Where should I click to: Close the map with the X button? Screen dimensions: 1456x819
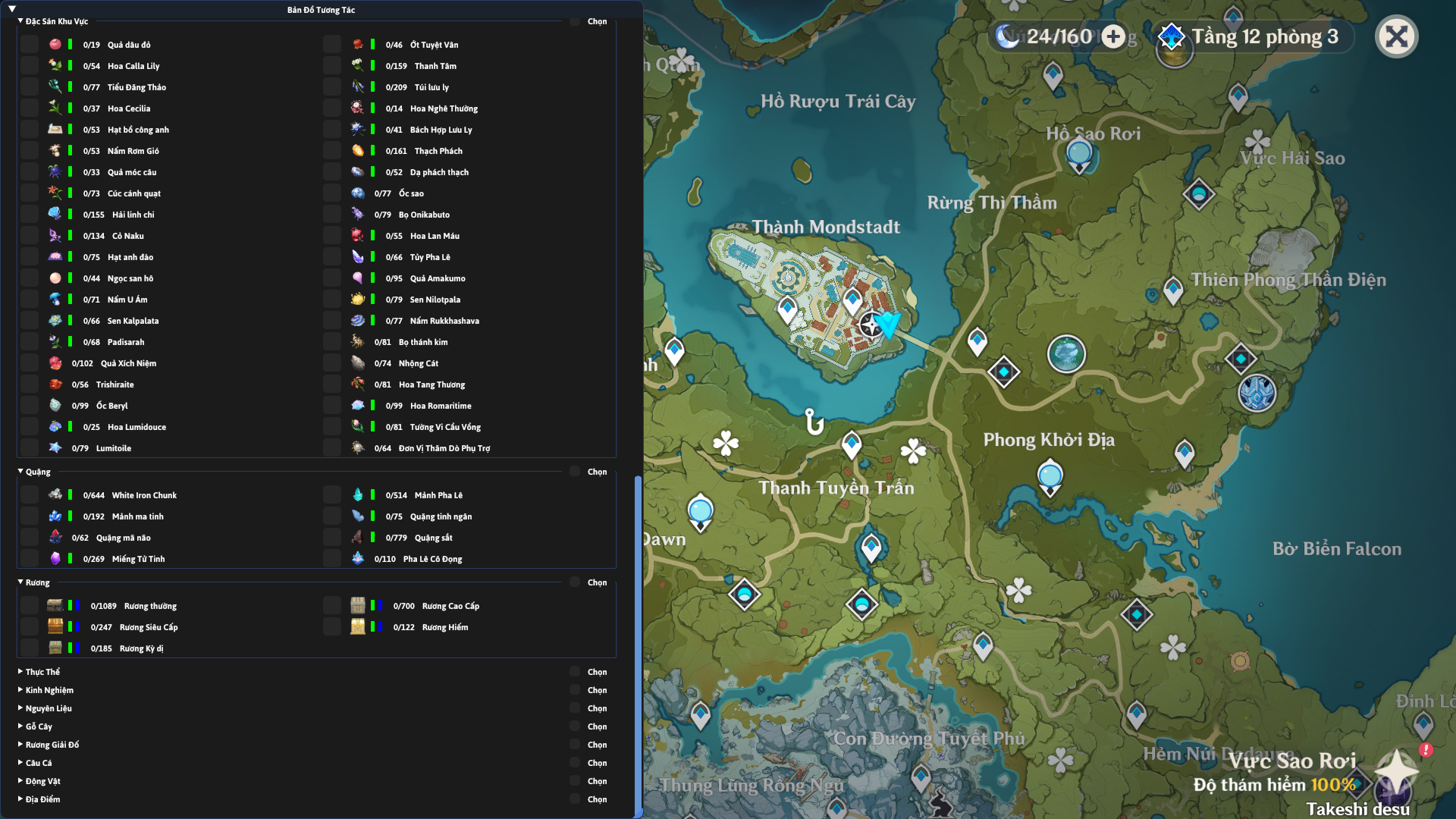click(x=1396, y=36)
